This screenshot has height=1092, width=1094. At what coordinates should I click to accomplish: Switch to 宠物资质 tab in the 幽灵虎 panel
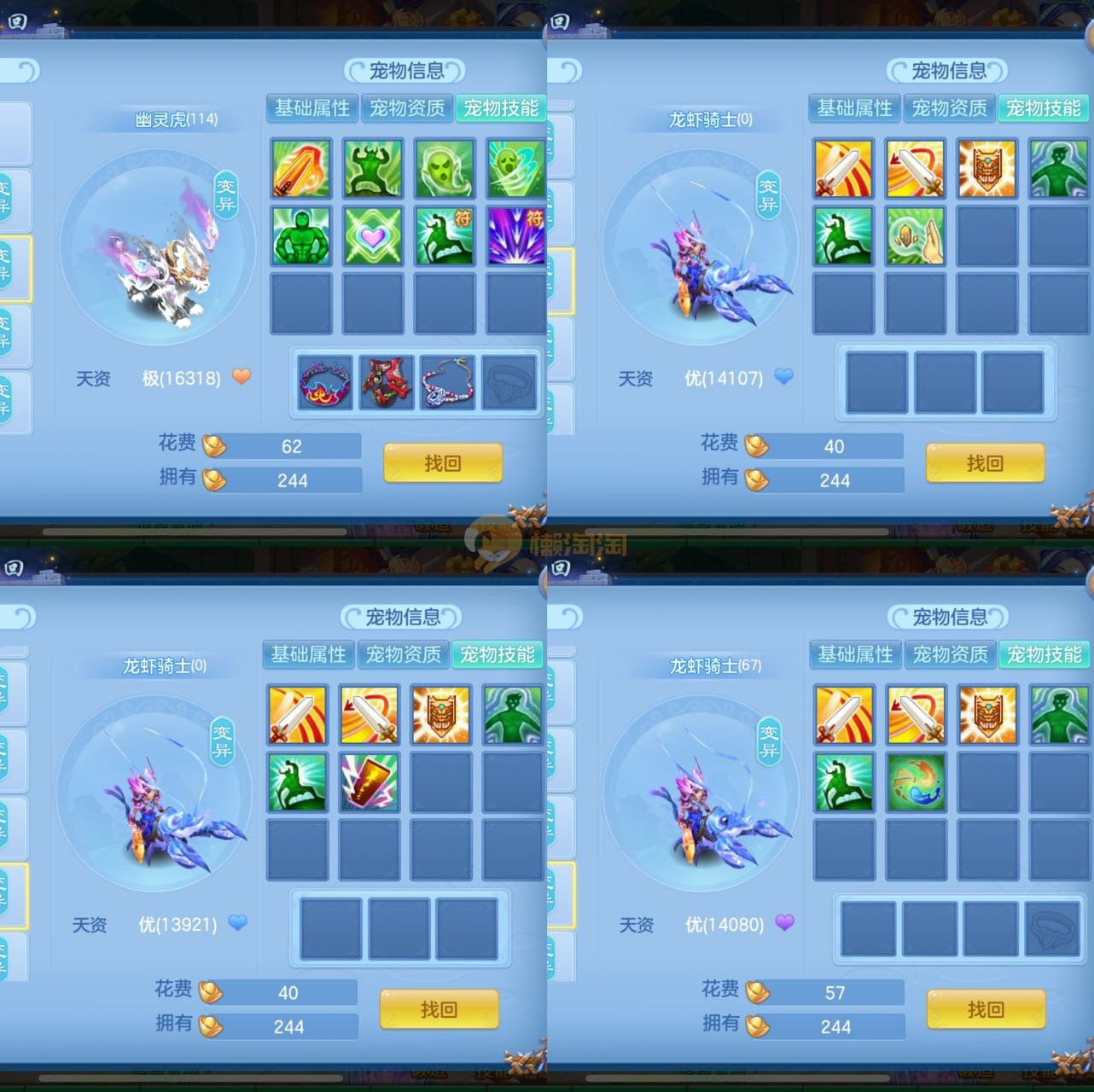pos(407,108)
